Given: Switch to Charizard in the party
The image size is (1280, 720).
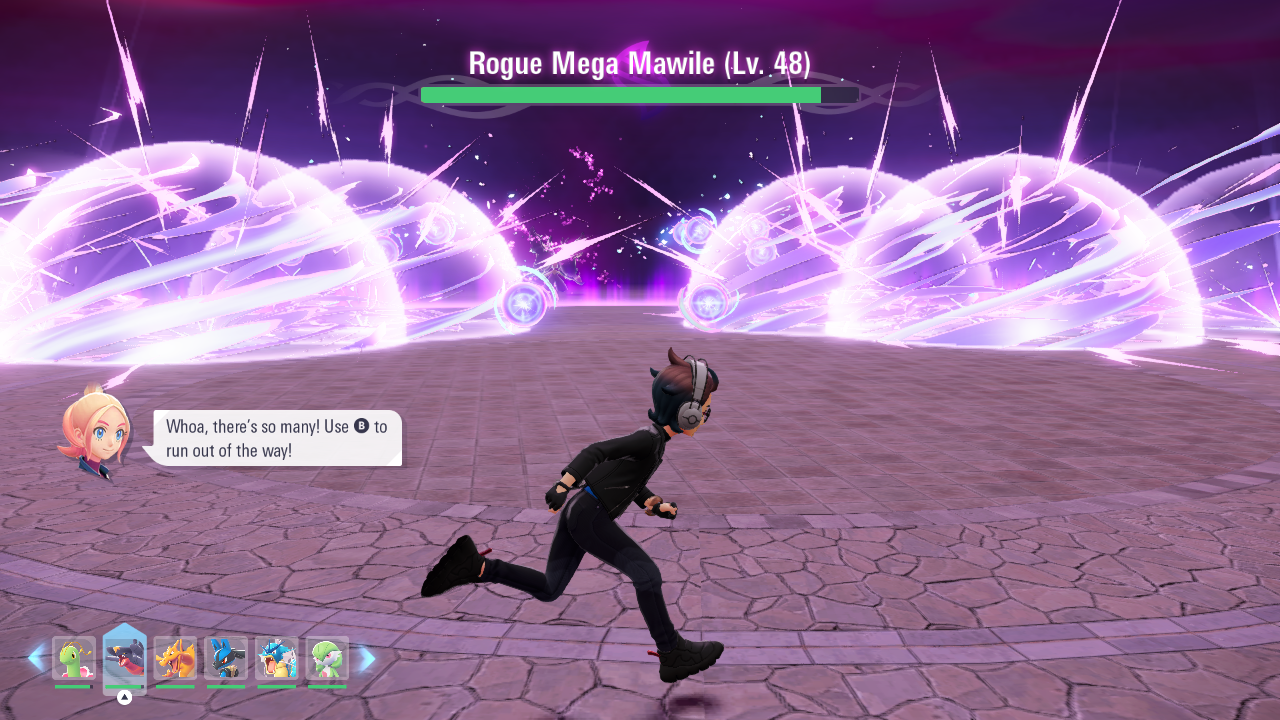Looking at the screenshot, I should [x=175, y=658].
